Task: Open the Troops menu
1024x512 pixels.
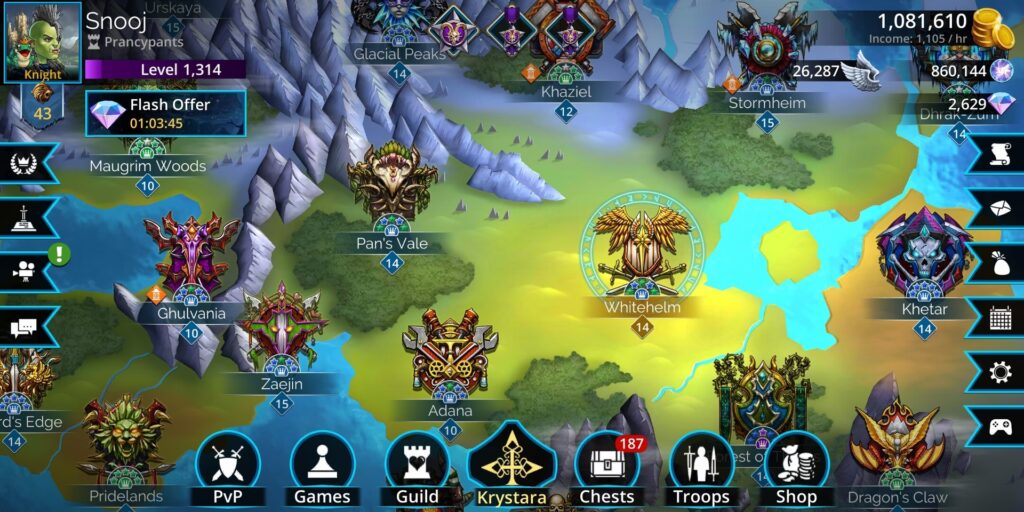Action: 701,468
